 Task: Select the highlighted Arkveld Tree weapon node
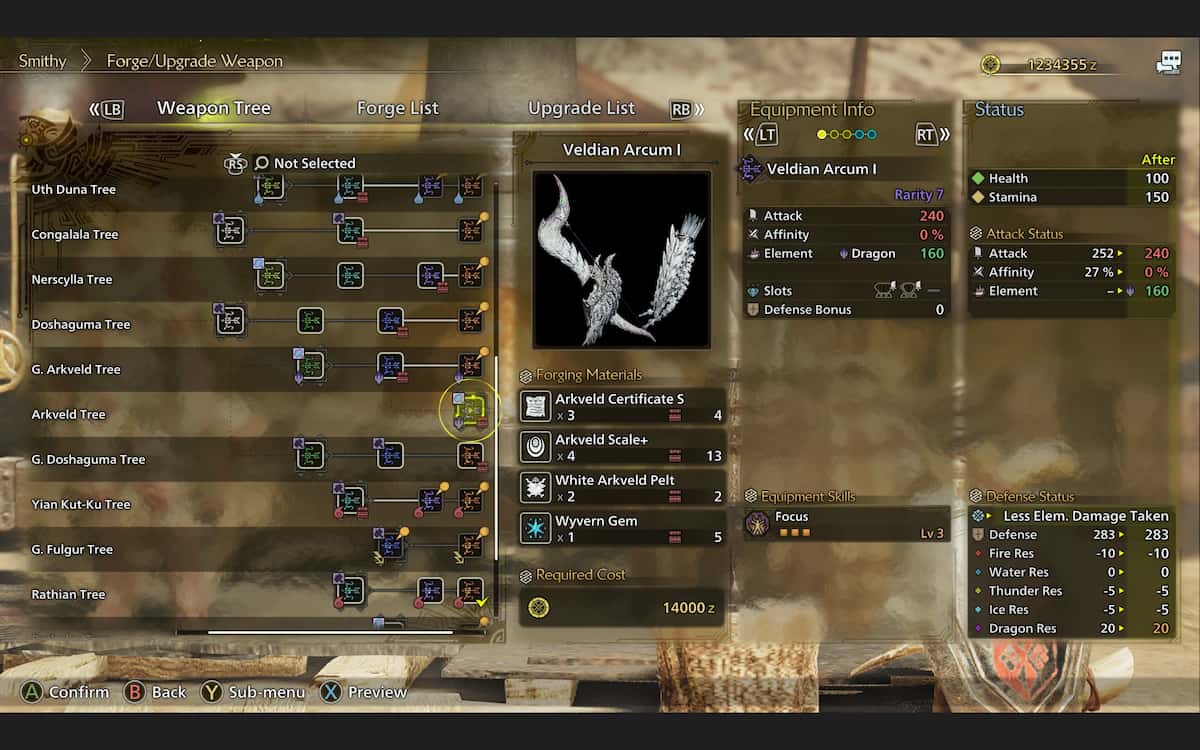(x=470, y=413)
